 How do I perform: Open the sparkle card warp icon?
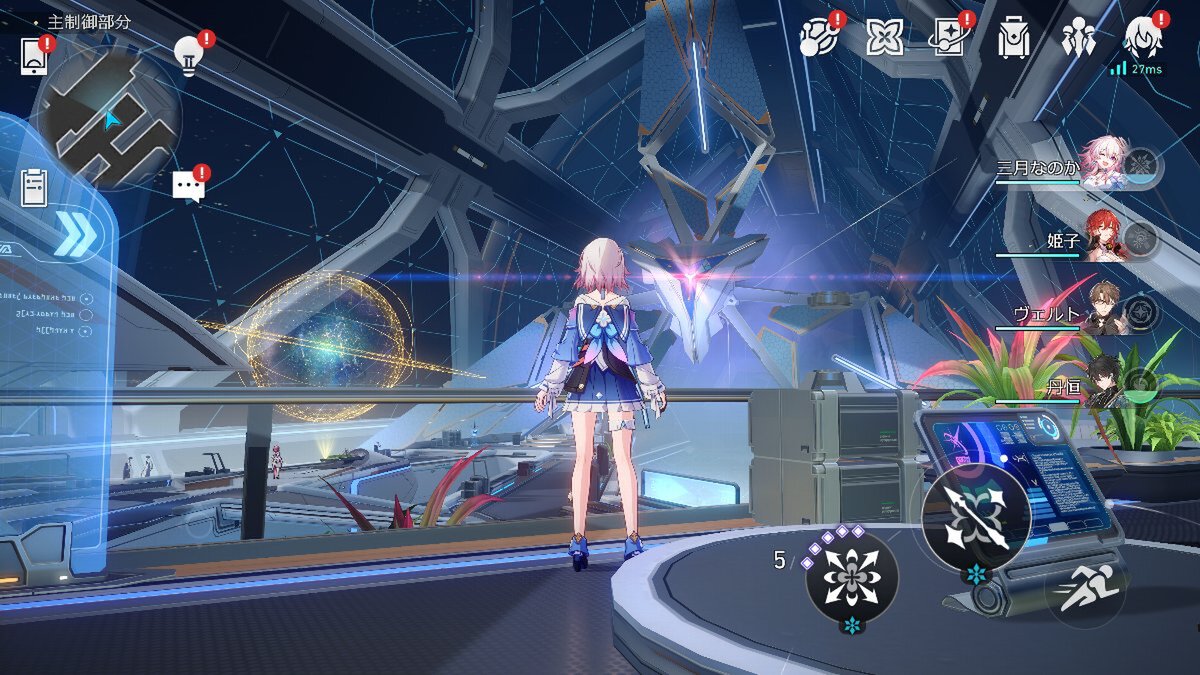(x=948, y=39)
